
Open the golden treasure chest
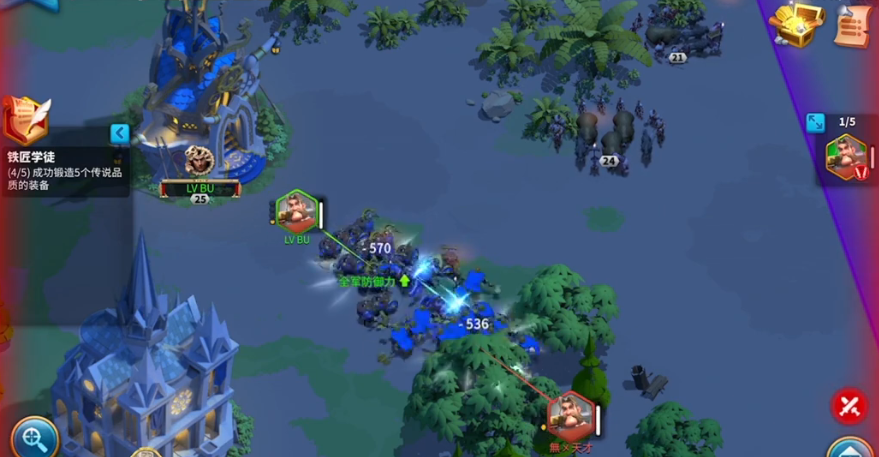[x=796, y=22]
